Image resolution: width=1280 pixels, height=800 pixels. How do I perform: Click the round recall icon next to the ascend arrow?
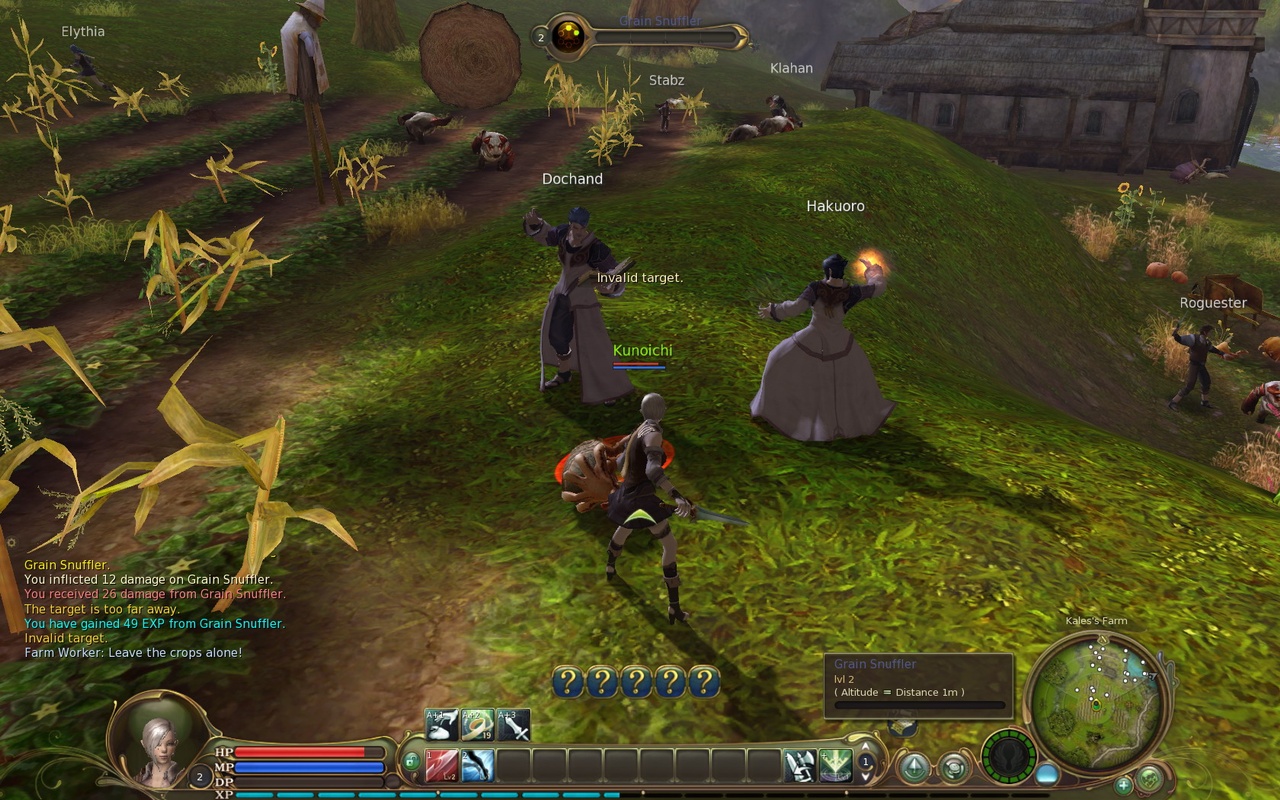coord(955,767)
